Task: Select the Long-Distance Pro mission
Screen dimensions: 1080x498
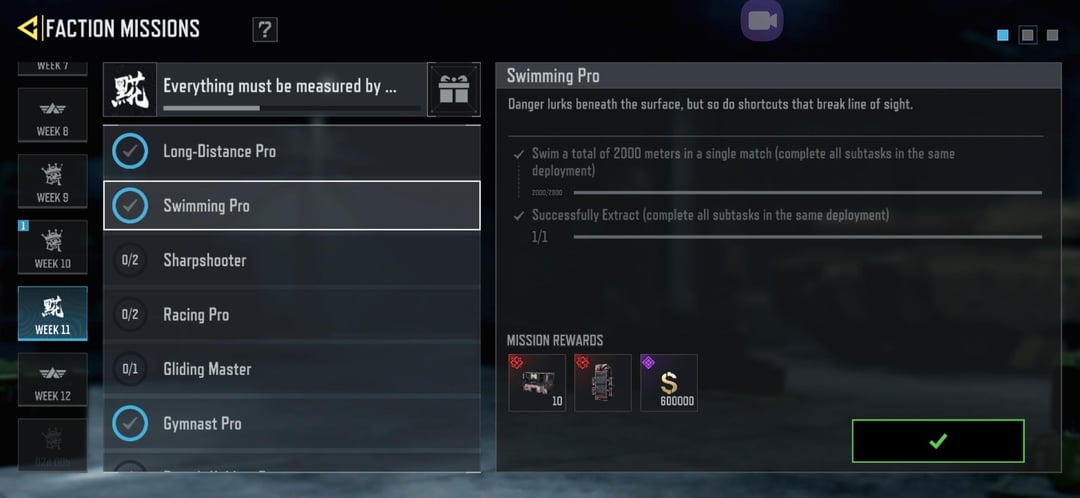Action: 291,151
